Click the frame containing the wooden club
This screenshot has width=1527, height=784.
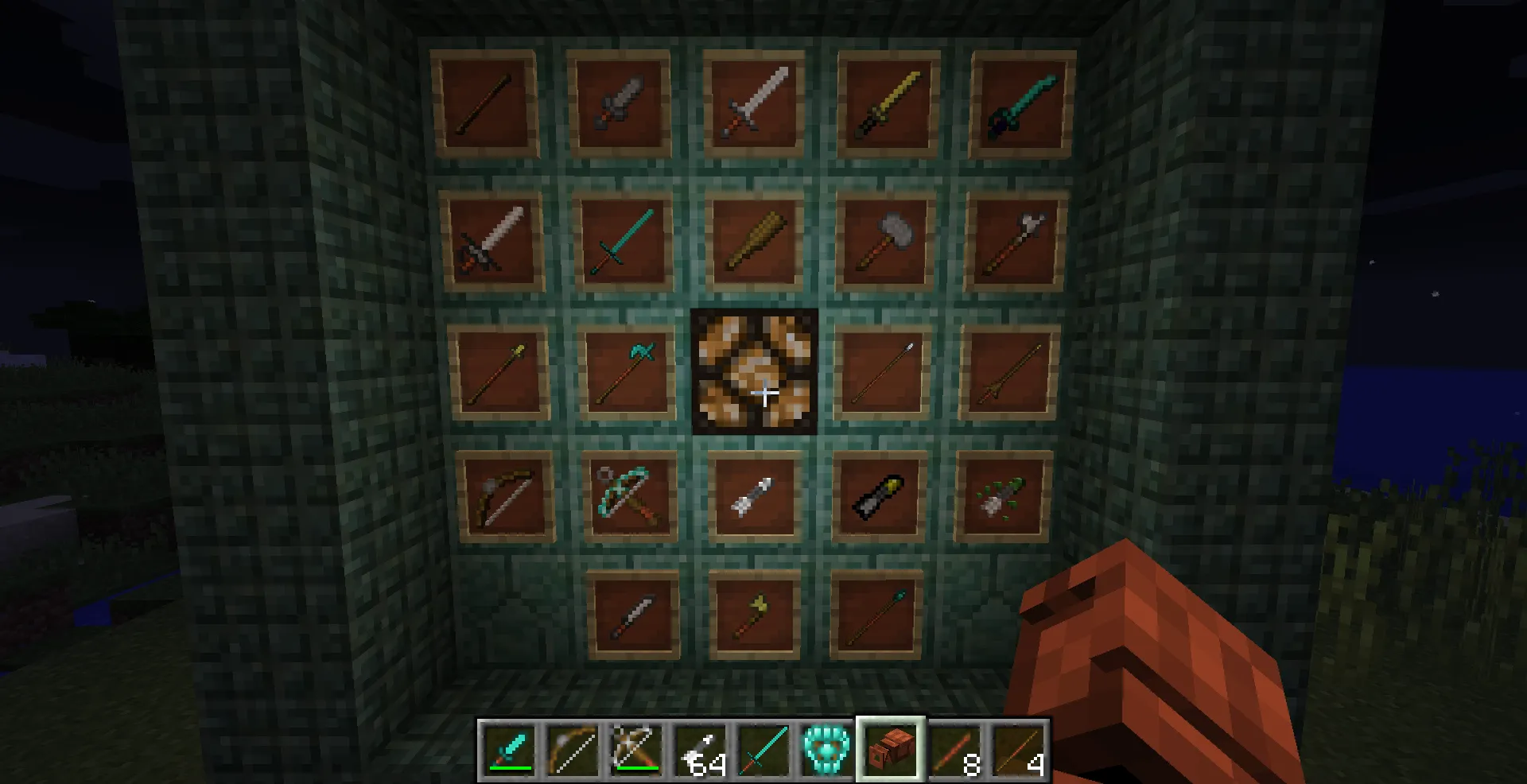coord(756,243)
